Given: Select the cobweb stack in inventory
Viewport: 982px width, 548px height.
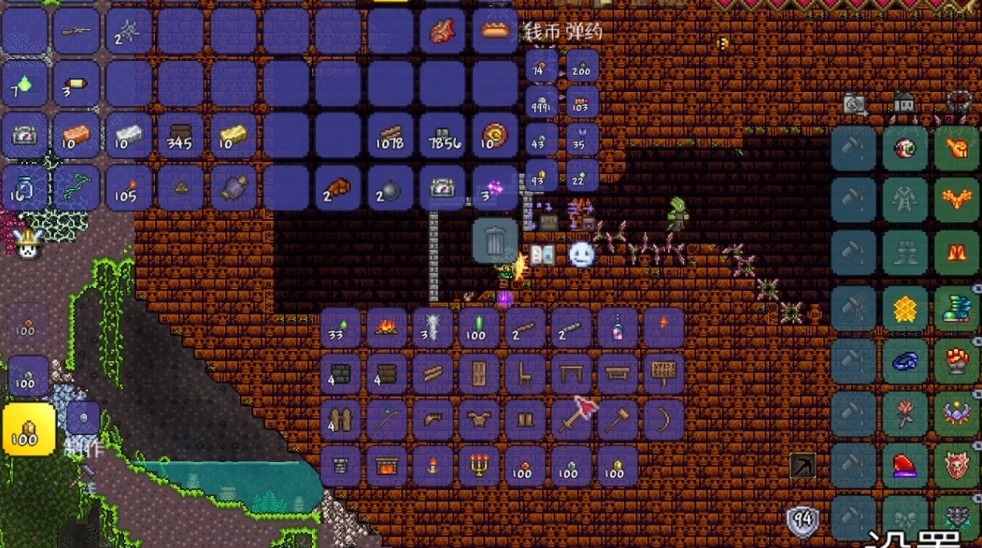Looking at the screenshot, I should pyautogui.click(x=129, y=30).
